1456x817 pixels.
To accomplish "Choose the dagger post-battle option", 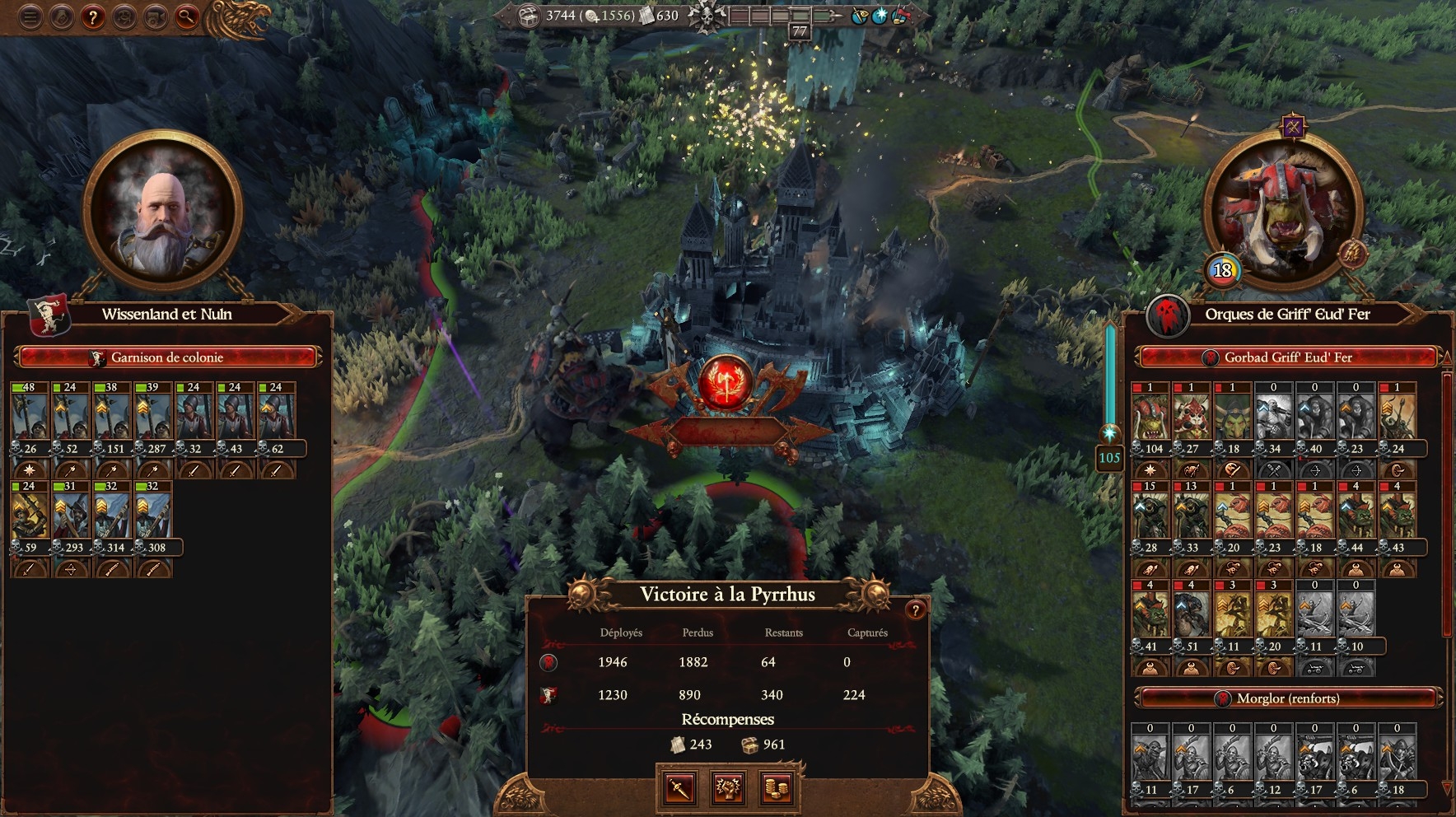I will pos(679,788).
